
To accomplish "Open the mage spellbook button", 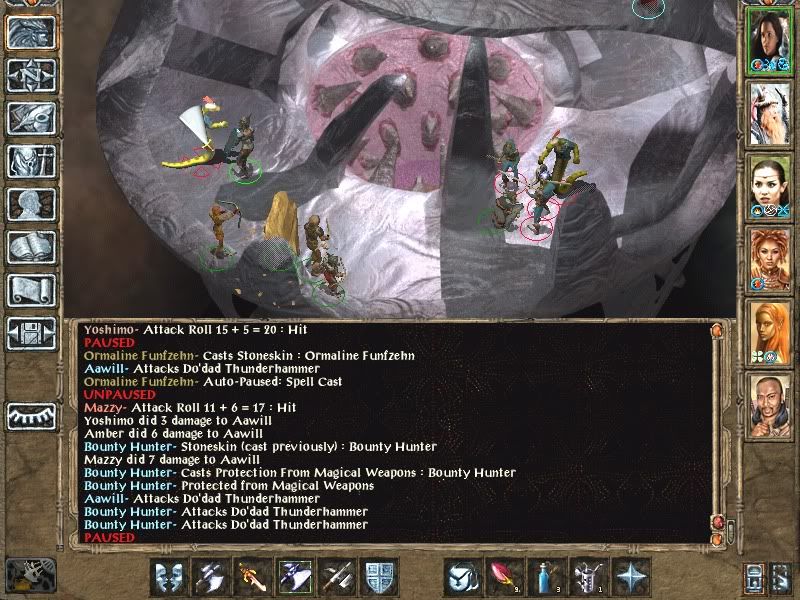I will [x=30, y=247].
